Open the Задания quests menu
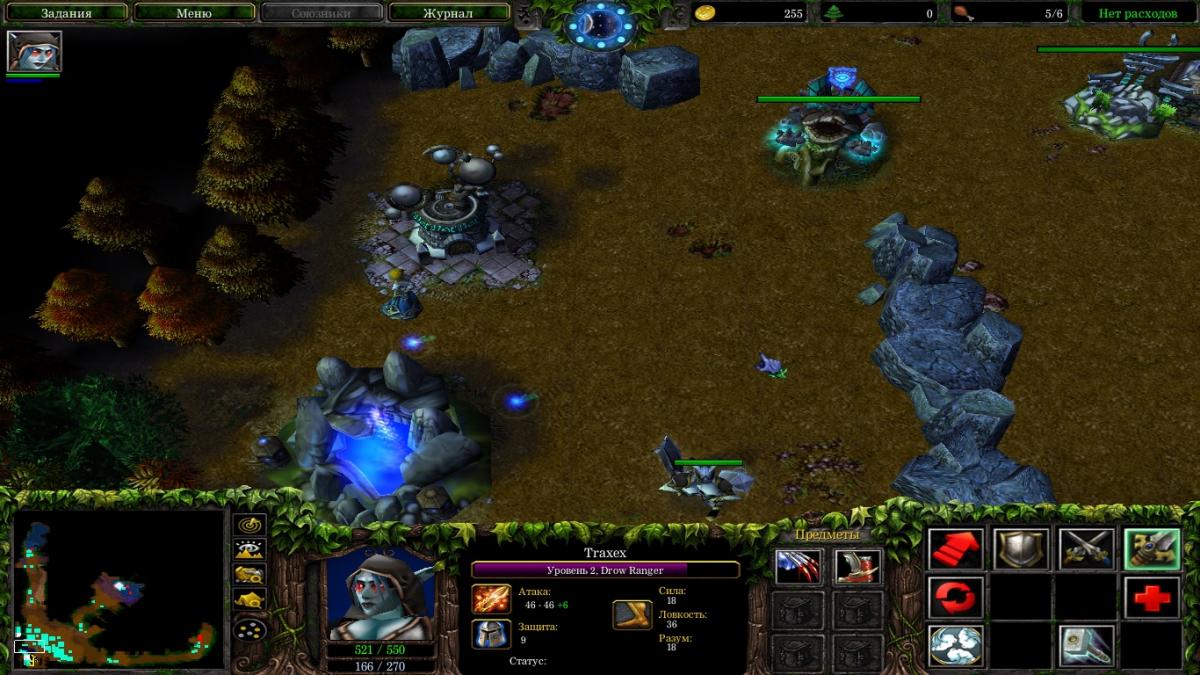The width and height of the screenshot is (1200, 675). pos(66,13)
